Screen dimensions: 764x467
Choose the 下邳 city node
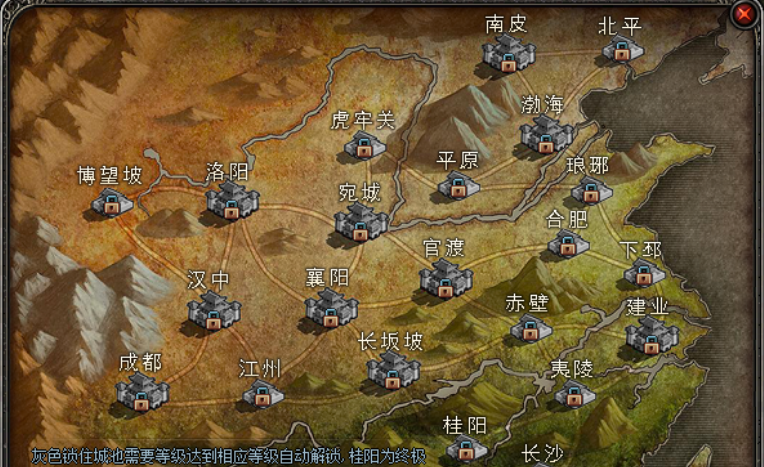pos(643,272)
